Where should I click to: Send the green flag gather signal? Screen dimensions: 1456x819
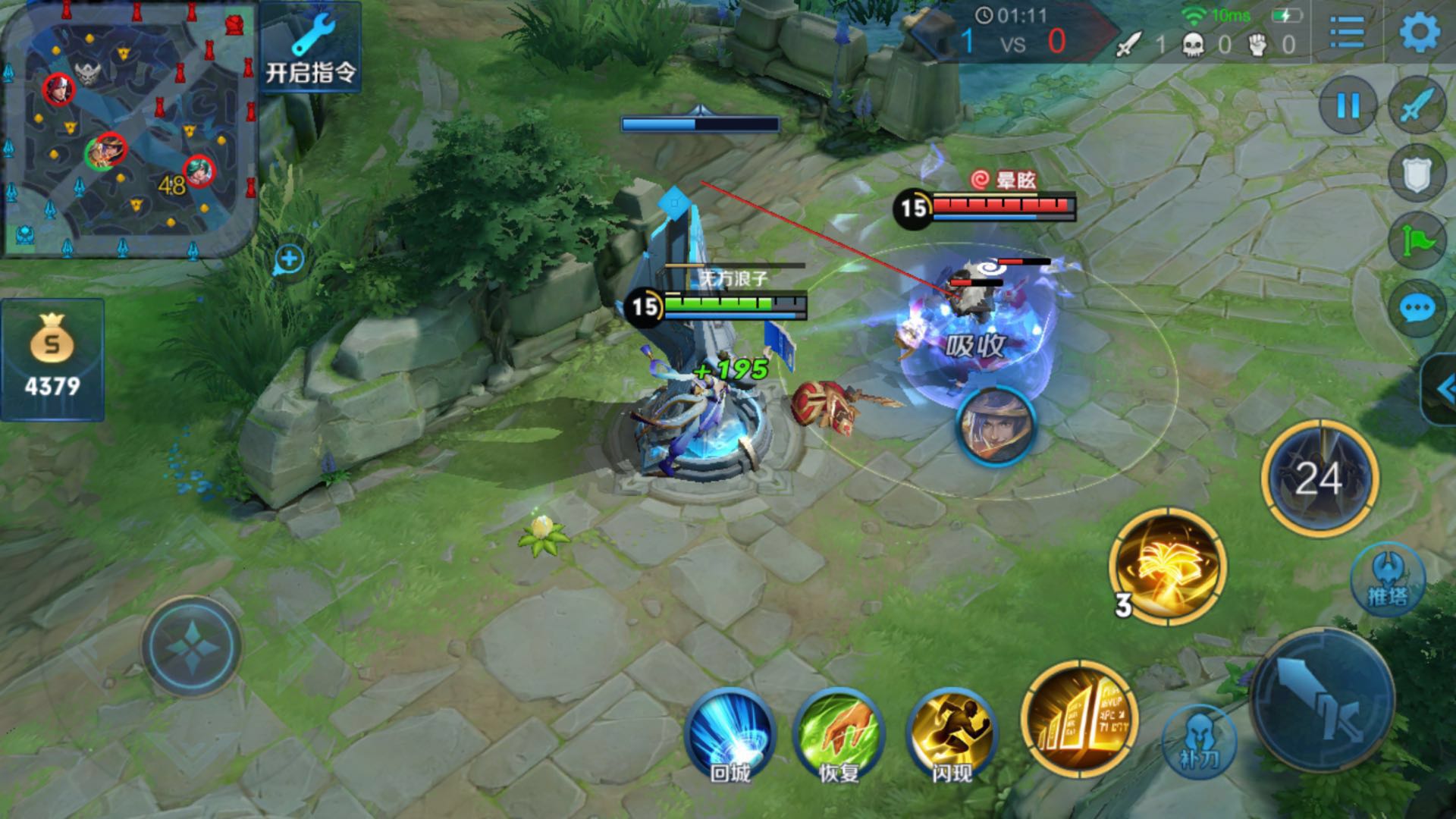[x=1417, y=241]
